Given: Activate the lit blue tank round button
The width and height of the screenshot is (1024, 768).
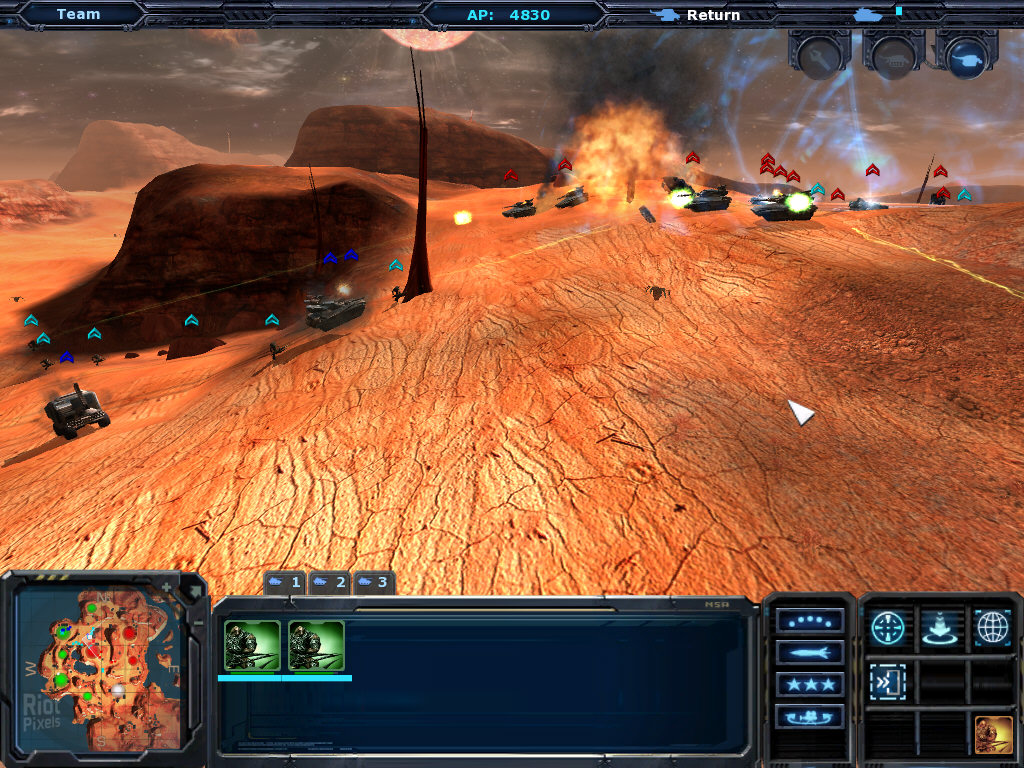Looking at the screenshot, I should [x=966, y=55].
